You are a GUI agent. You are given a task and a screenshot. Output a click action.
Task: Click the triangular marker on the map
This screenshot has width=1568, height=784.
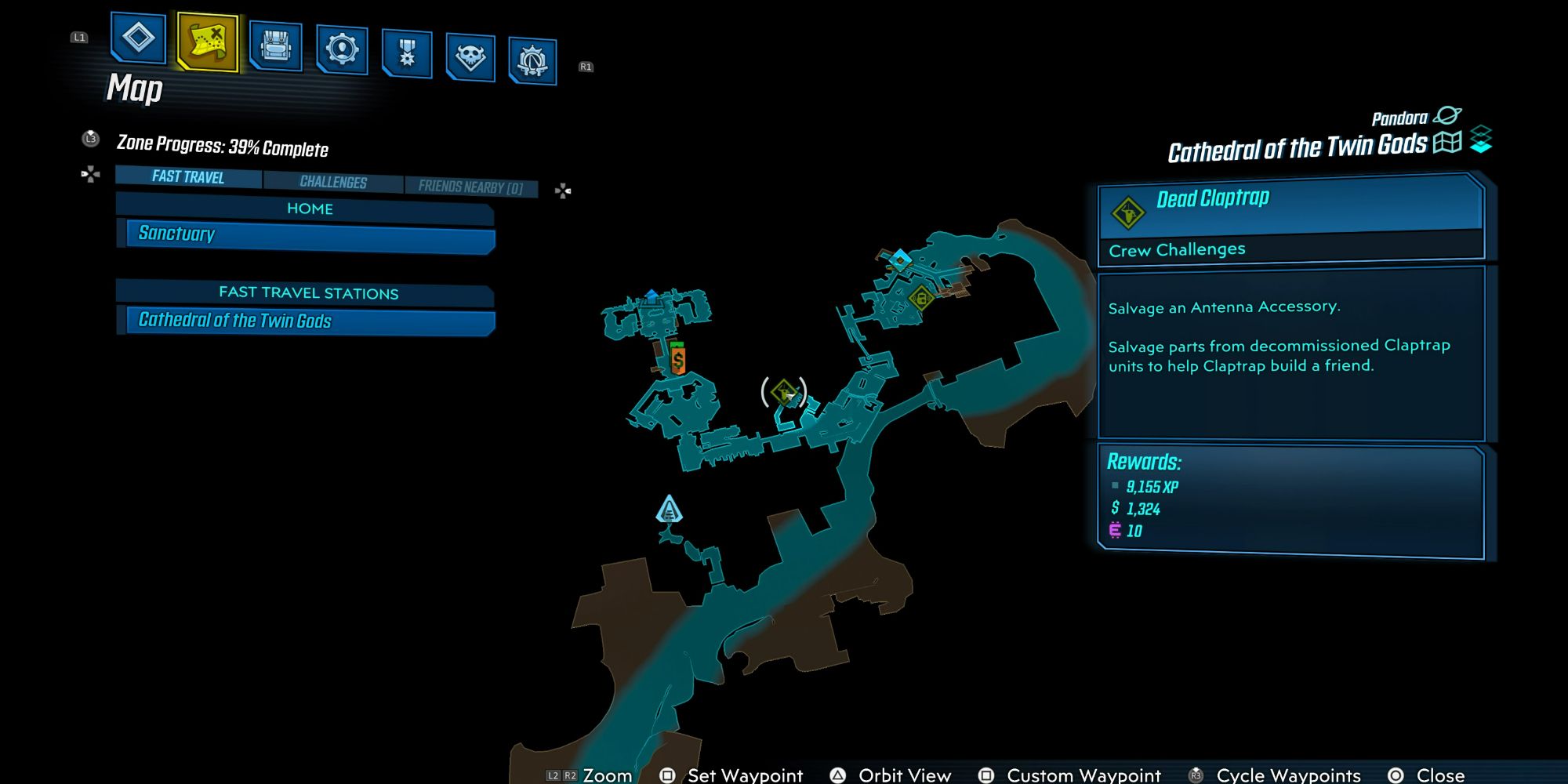click(x=669, y=510)
